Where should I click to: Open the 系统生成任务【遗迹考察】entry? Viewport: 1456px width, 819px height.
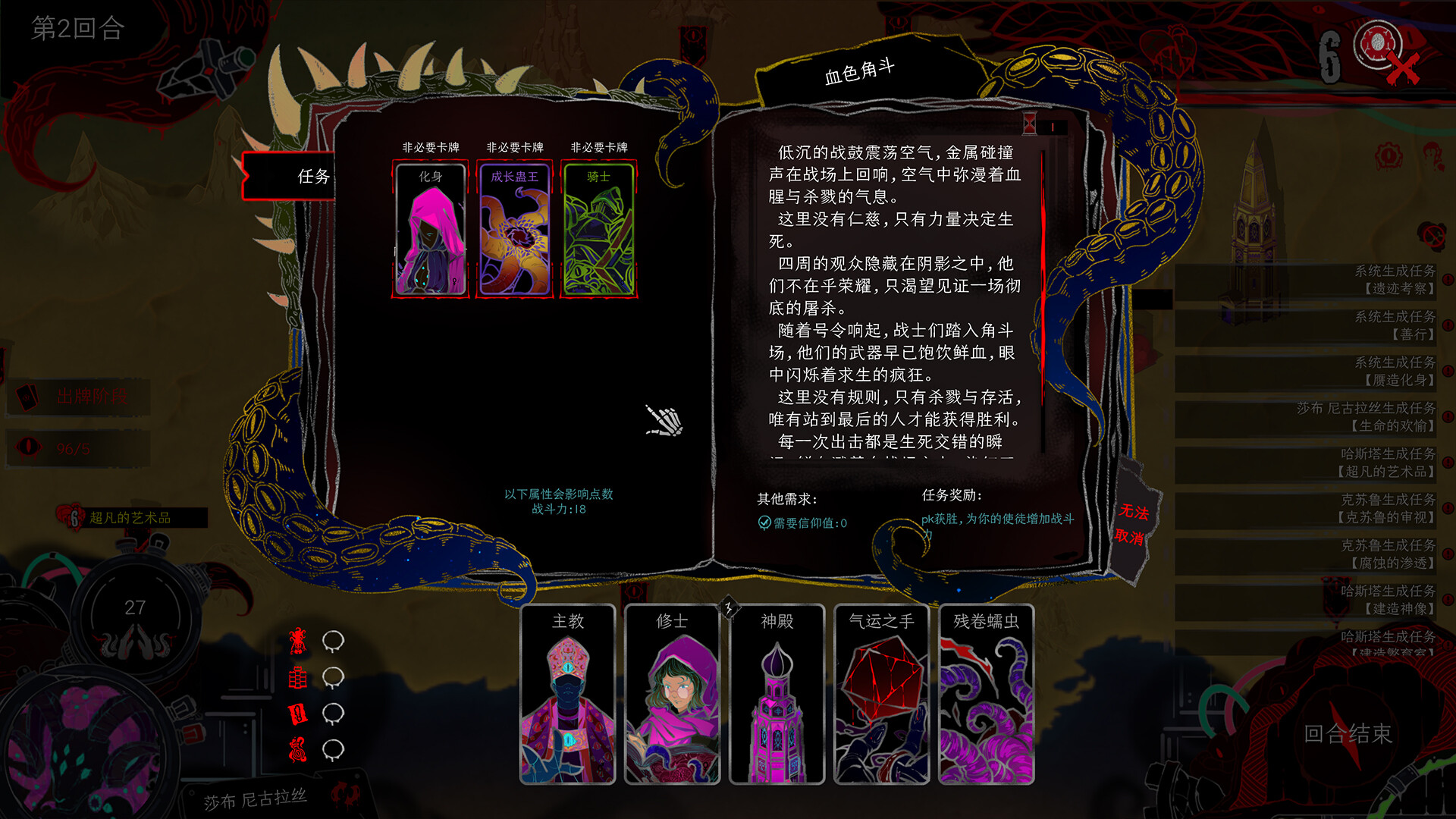click(1394, 279)
